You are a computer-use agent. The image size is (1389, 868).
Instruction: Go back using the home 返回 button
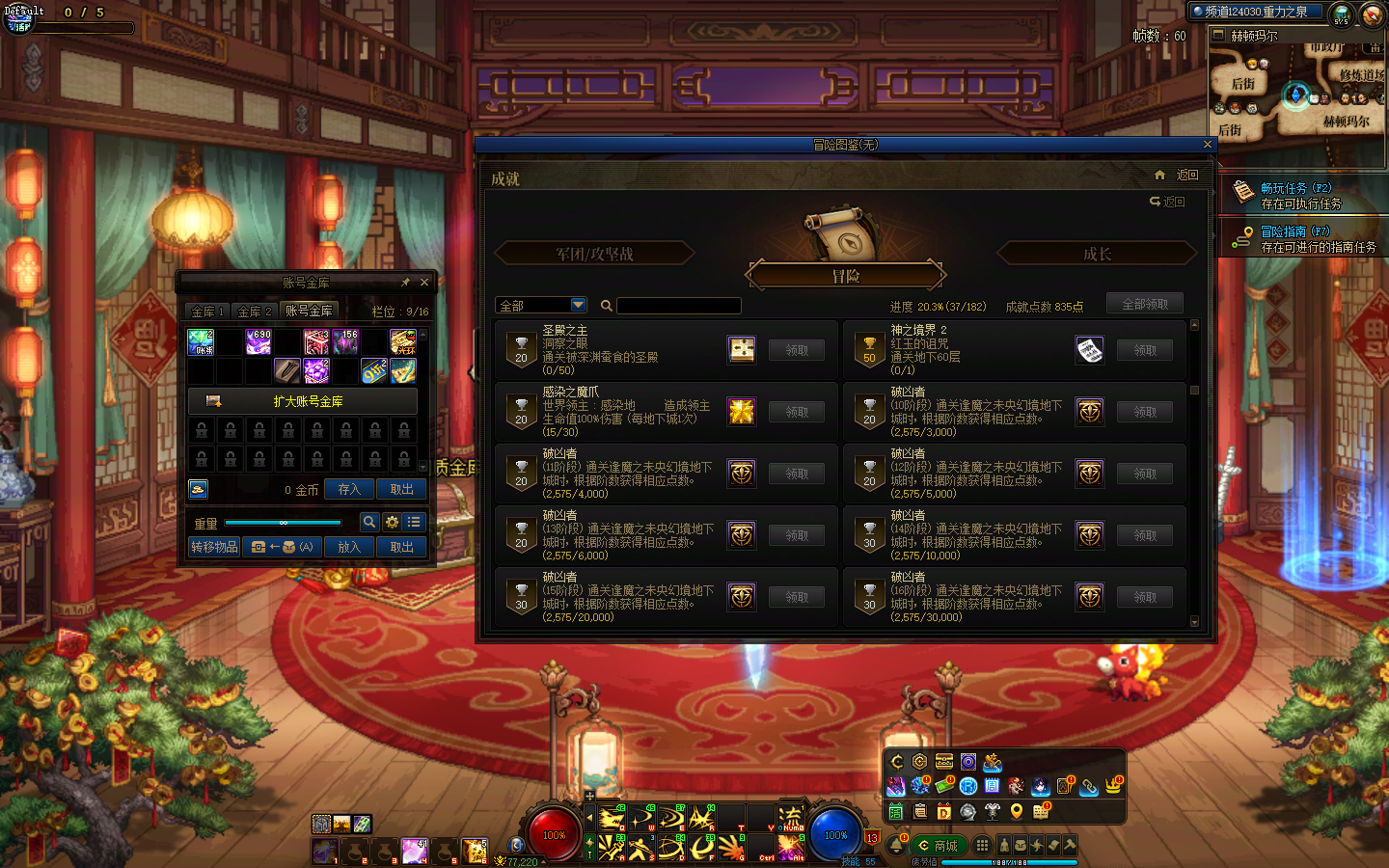(x=1179, y=176)
